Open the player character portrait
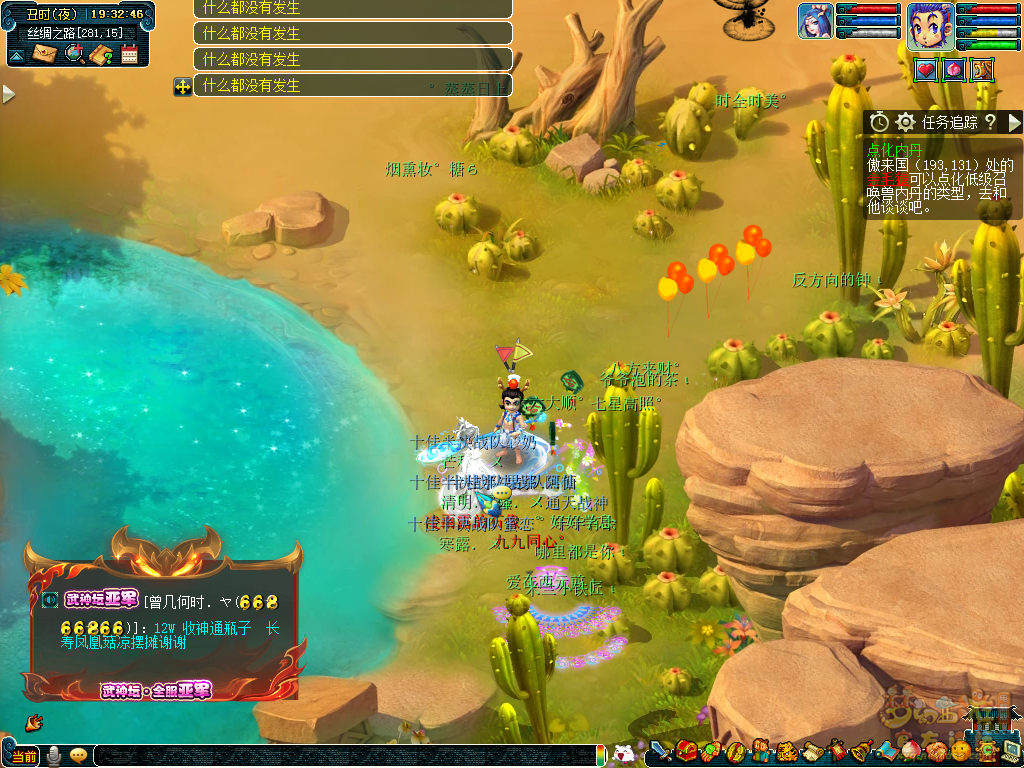The width and height of the screenshot is (1024, 768). (930, 25)
